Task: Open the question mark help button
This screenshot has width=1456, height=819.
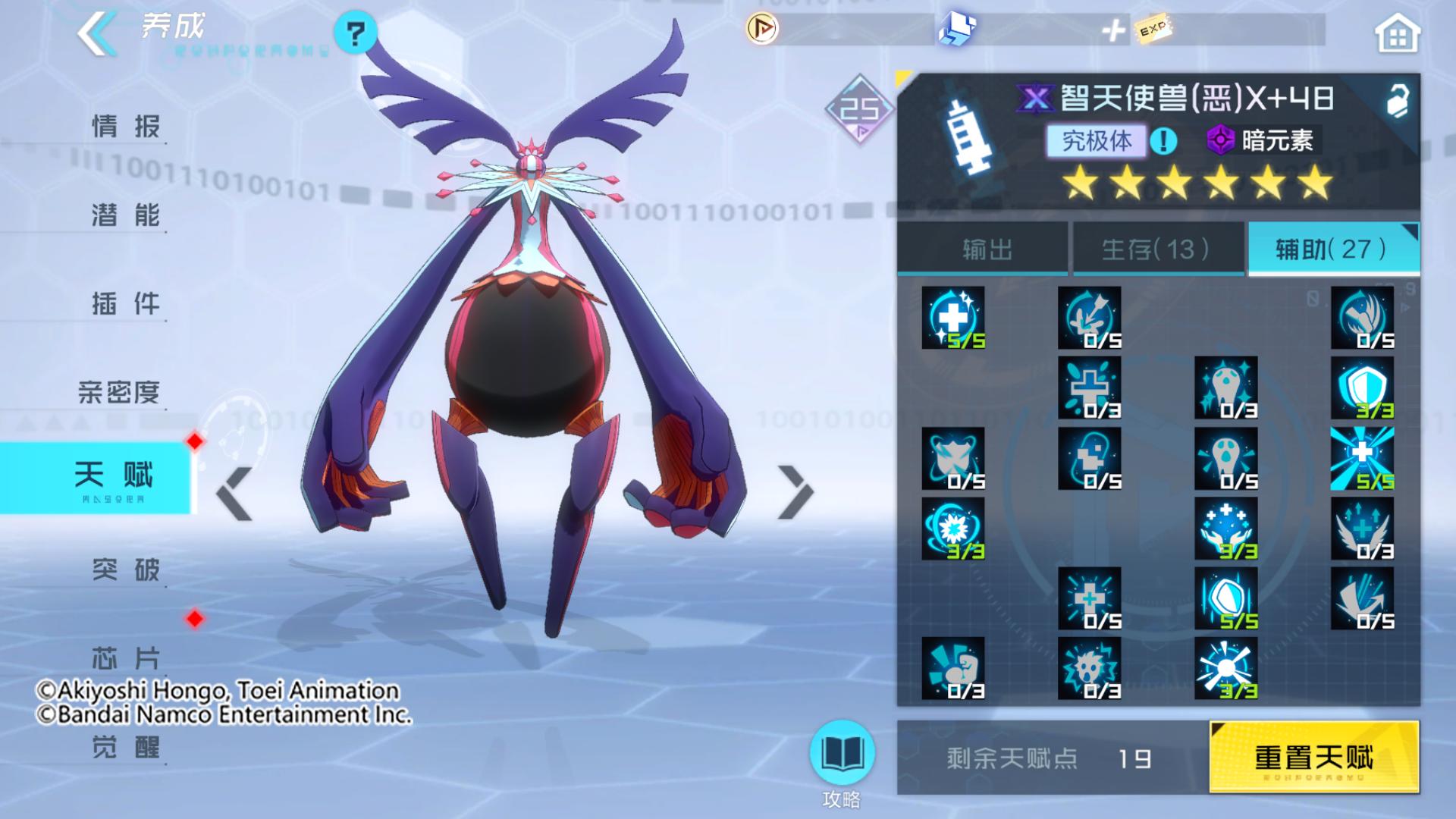Action: (x=355, y=33)
